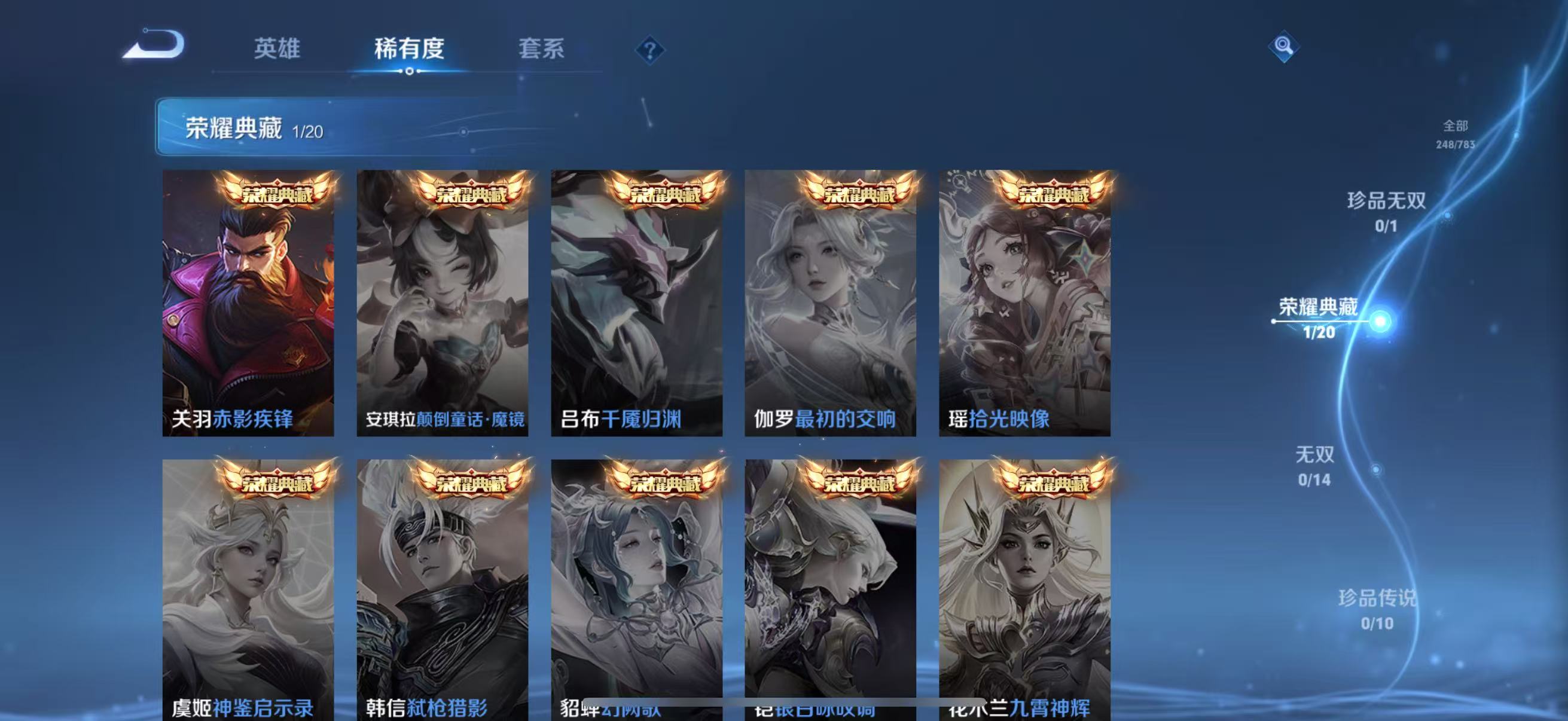Open the search function
1568x721 pixels.
pos(1284,45)
